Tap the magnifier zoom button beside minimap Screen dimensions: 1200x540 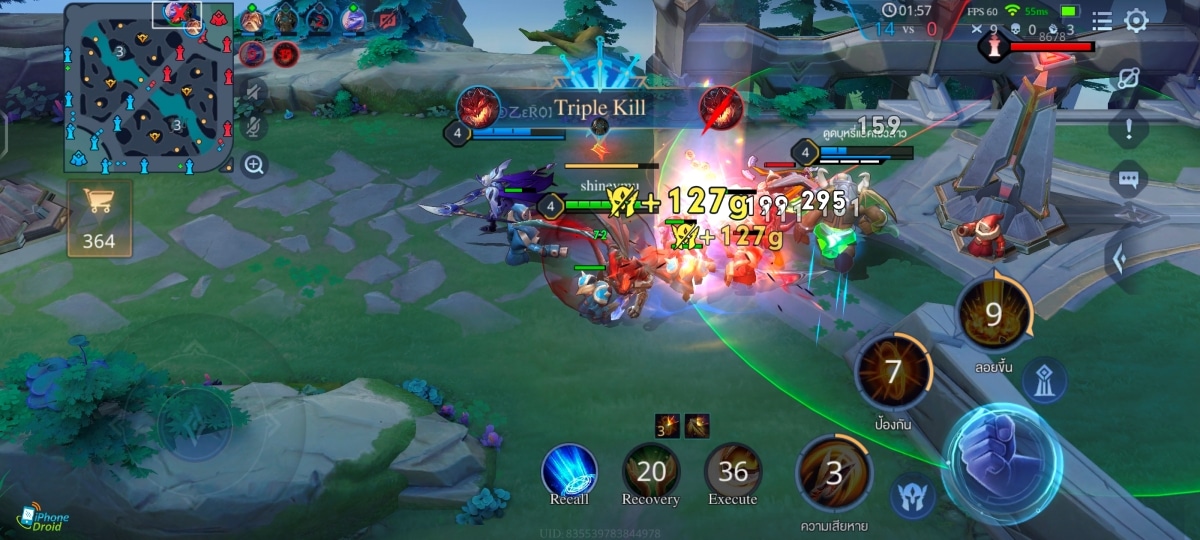[x=255, y=165]
